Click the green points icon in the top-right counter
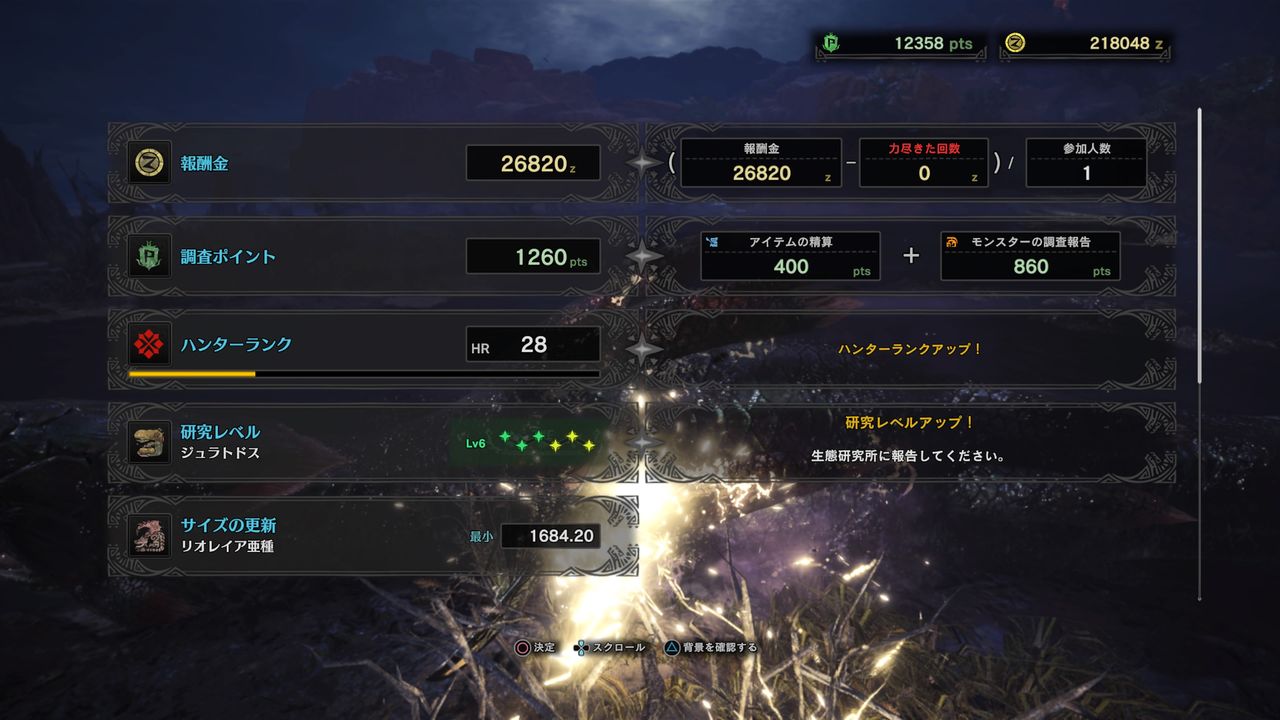 [826, 42]
